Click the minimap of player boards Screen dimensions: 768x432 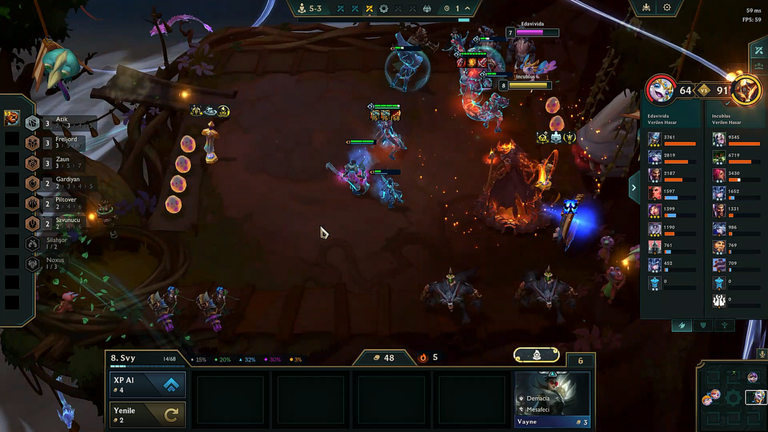(731, 393)
